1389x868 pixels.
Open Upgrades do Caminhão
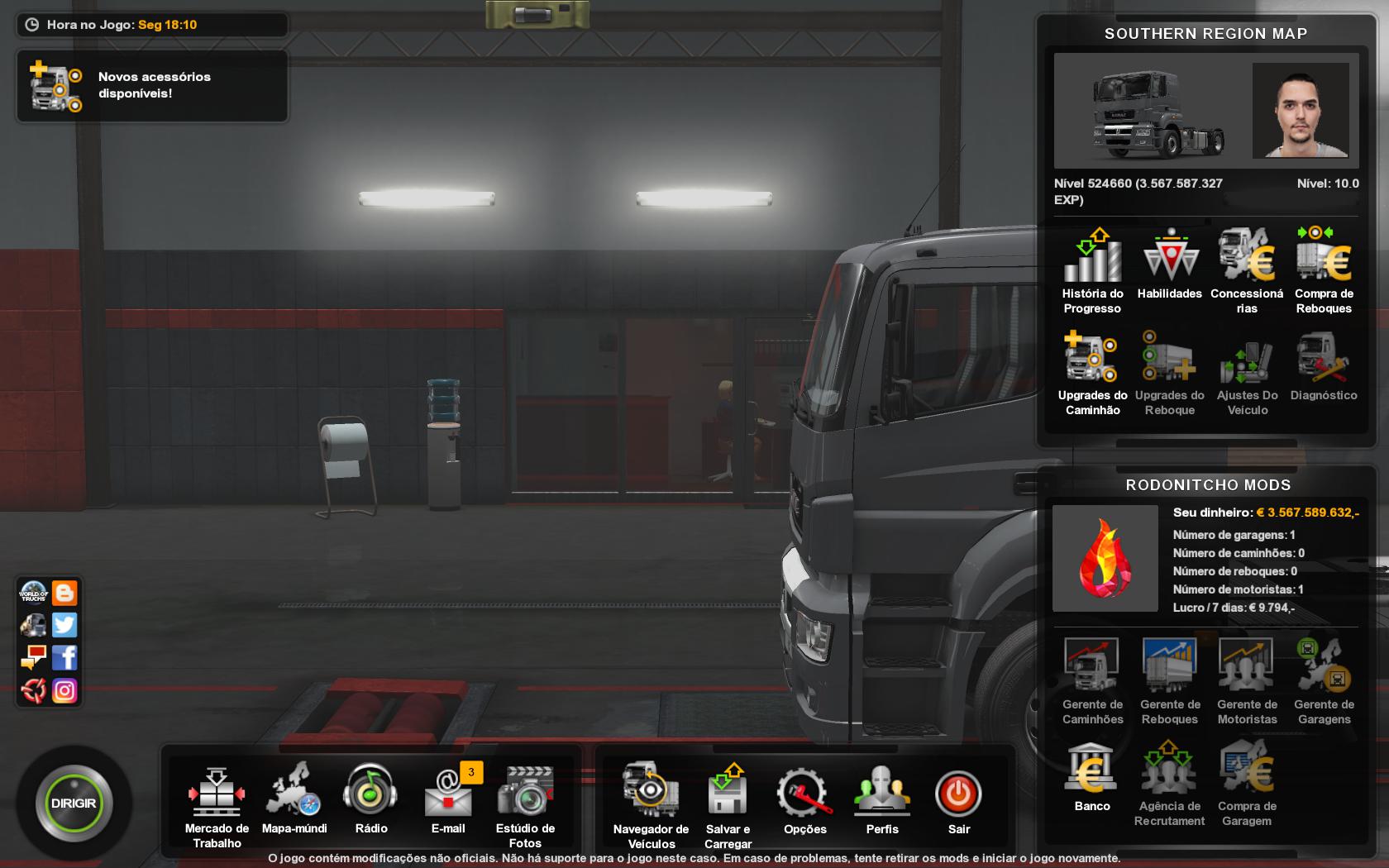pyautogui.click(x=1092, y=372)
